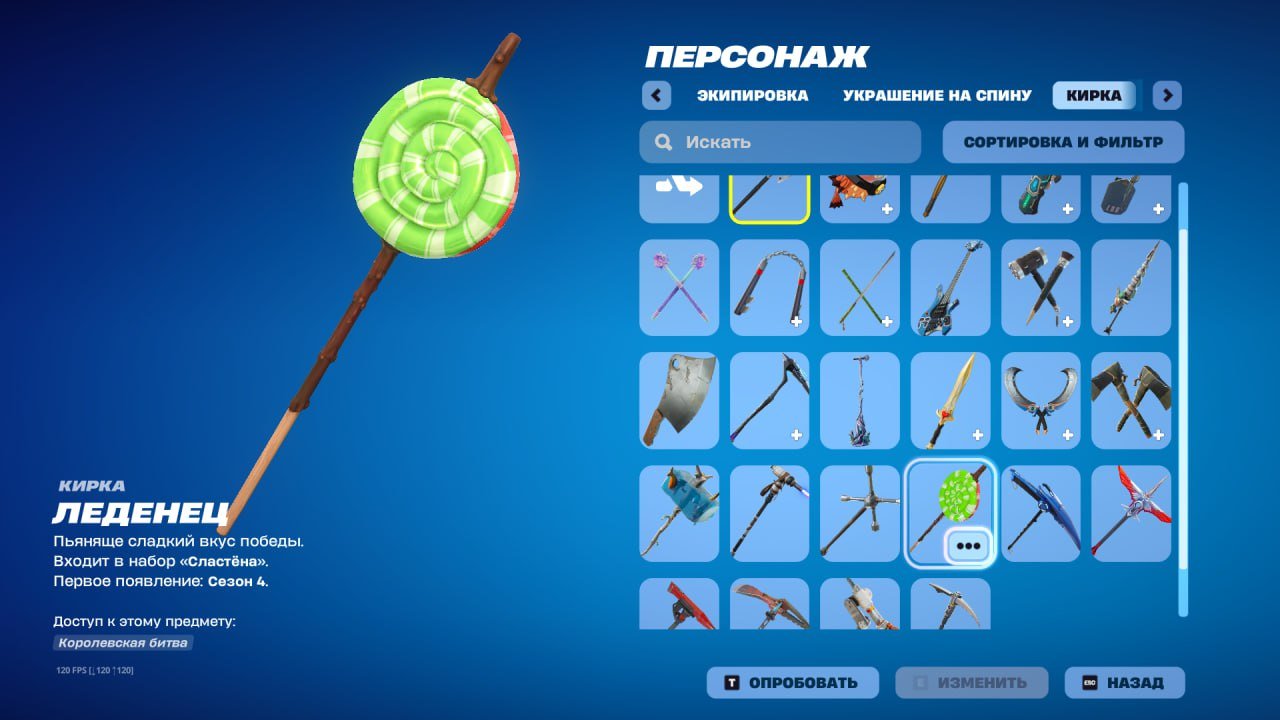Select the red-bladed spinner pickaxe
This screenshot has height=720, width=1280.
[x=1131, y=512]
